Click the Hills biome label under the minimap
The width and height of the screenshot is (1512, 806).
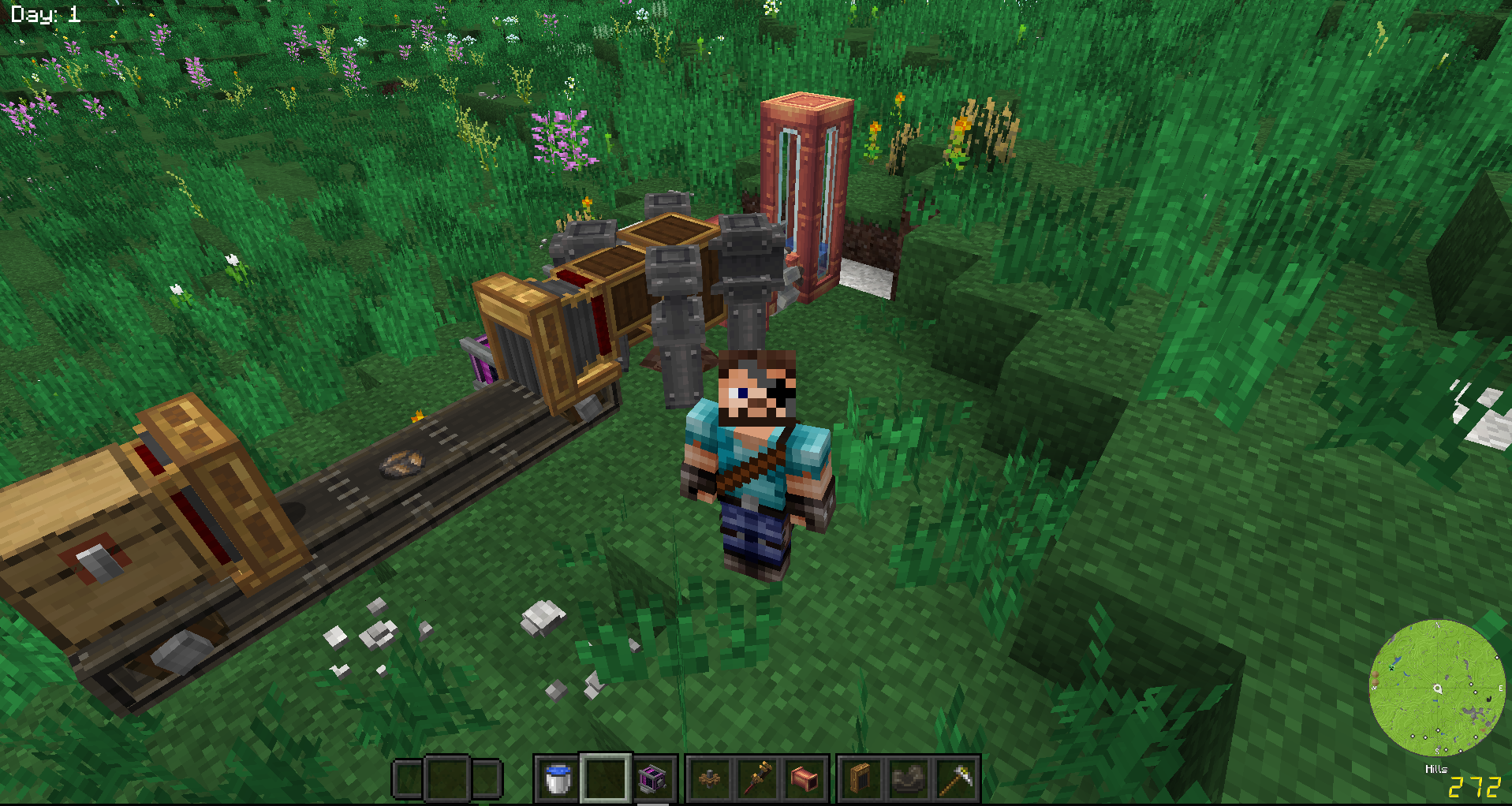(x=1436, y=768)
